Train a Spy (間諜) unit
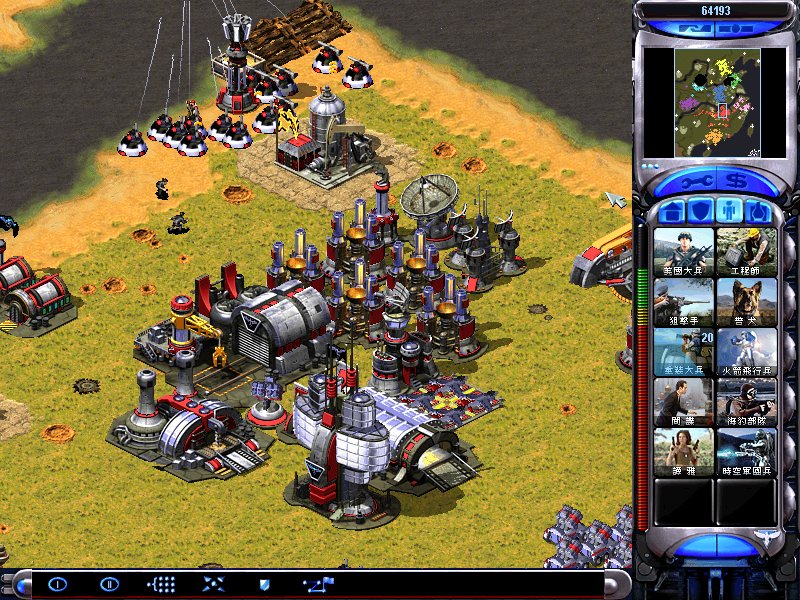This screenshot has width=800, height=600. [x=684, y=401]
